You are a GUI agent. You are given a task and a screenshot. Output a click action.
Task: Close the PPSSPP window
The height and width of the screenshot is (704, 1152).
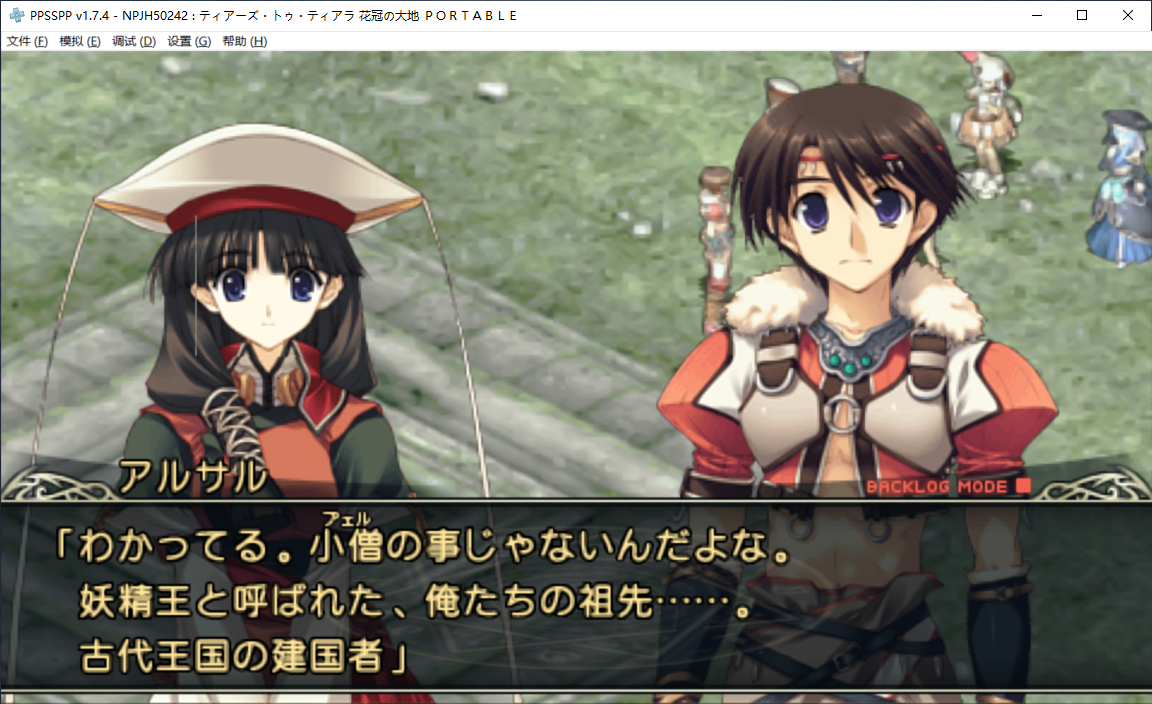click(1128, 15)
